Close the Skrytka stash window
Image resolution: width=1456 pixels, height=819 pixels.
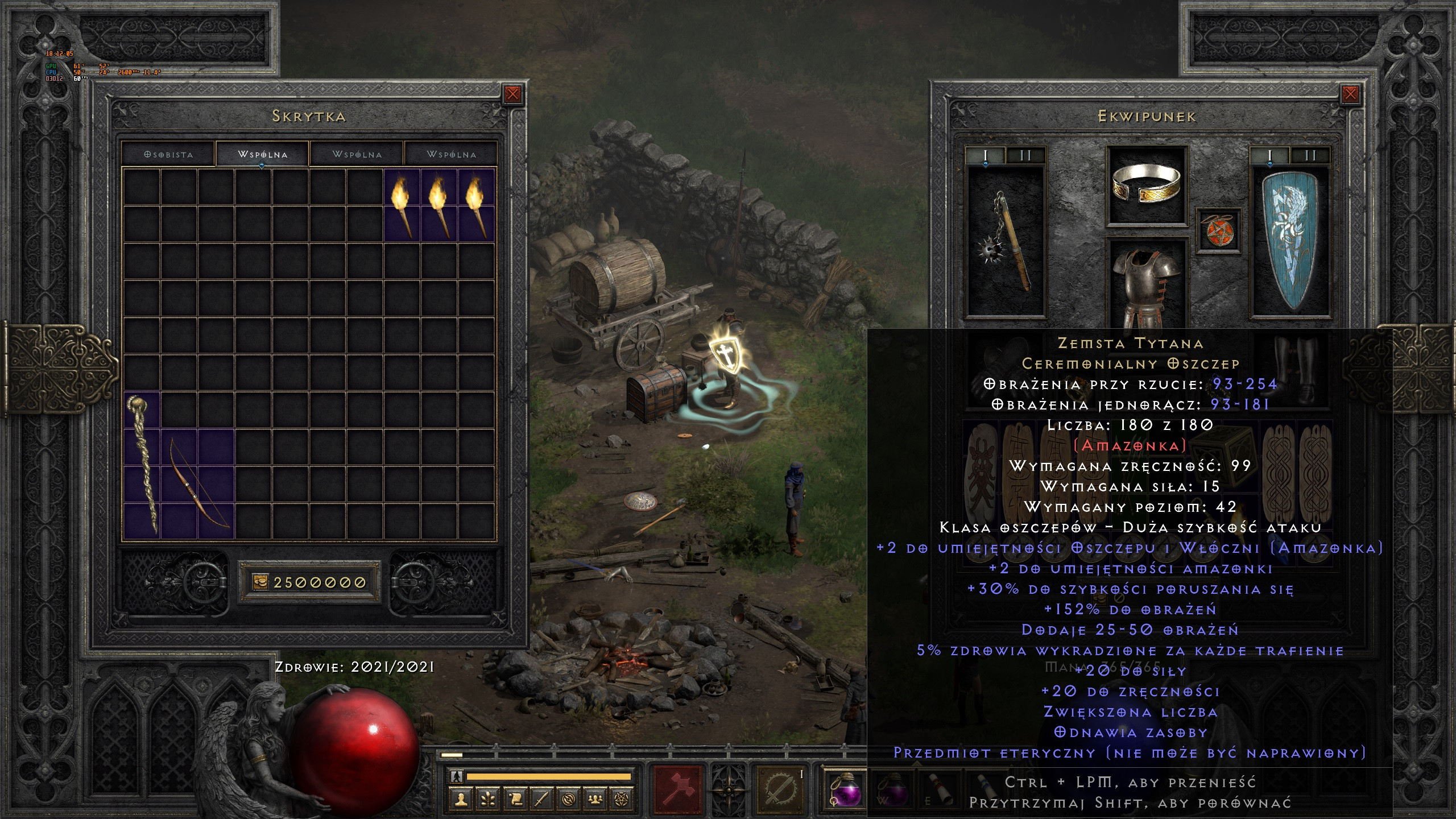tap(512, 94)
